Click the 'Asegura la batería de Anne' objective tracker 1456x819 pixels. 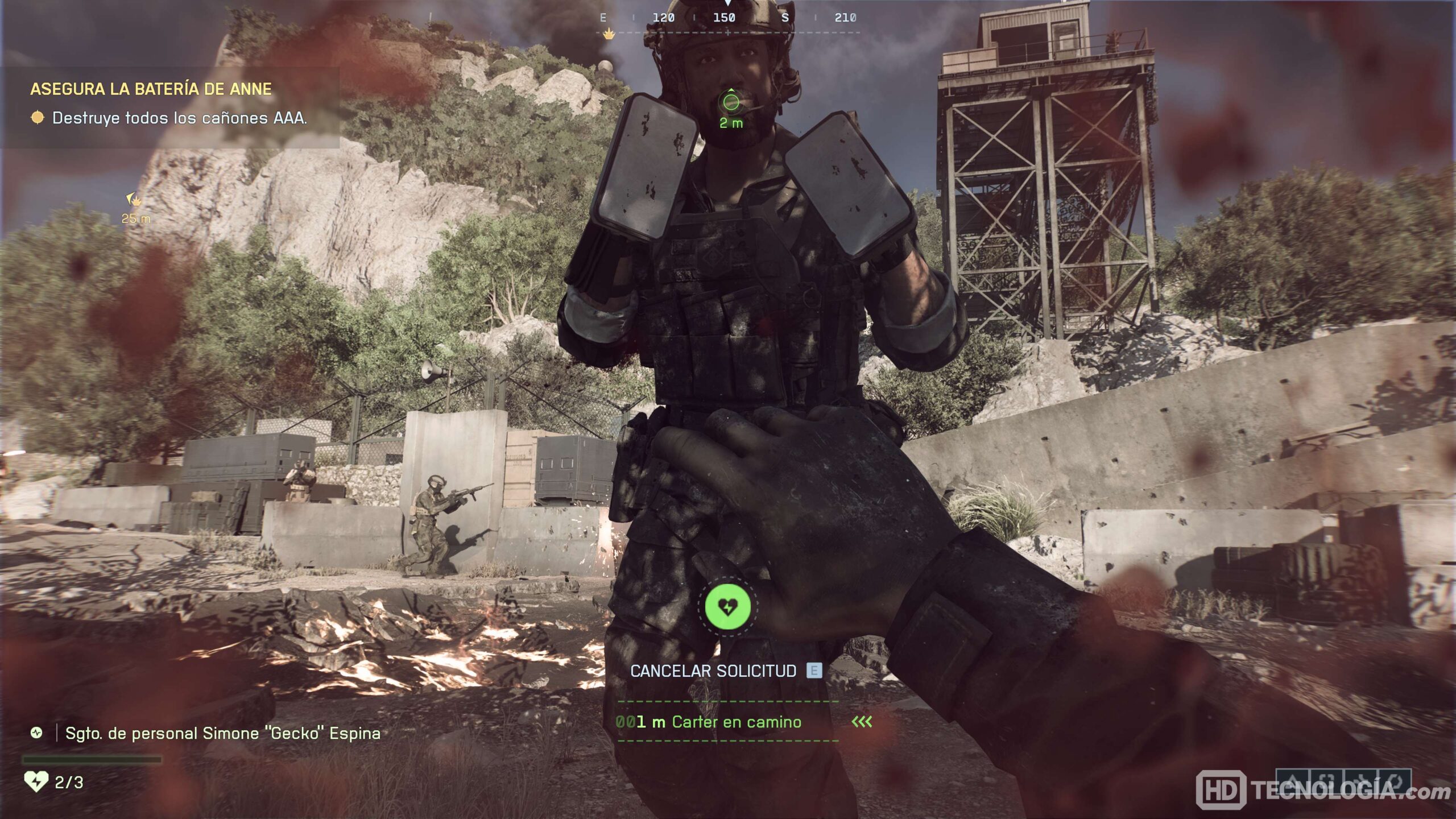tap(151, 89)
